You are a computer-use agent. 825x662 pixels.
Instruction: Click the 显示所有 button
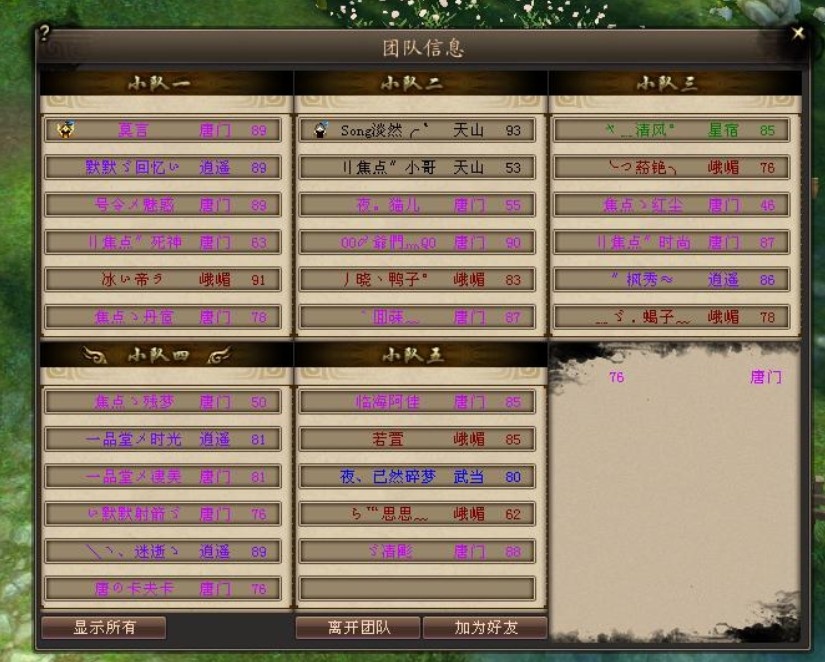[x=104, y=627]
